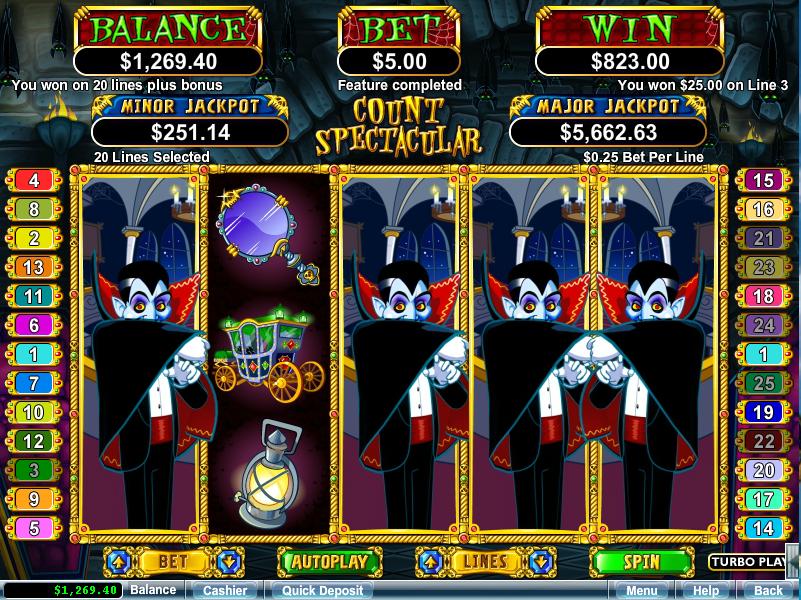Screen dimensions: 801x600
Task: Select payline number 14
Action: click(764, 528)
